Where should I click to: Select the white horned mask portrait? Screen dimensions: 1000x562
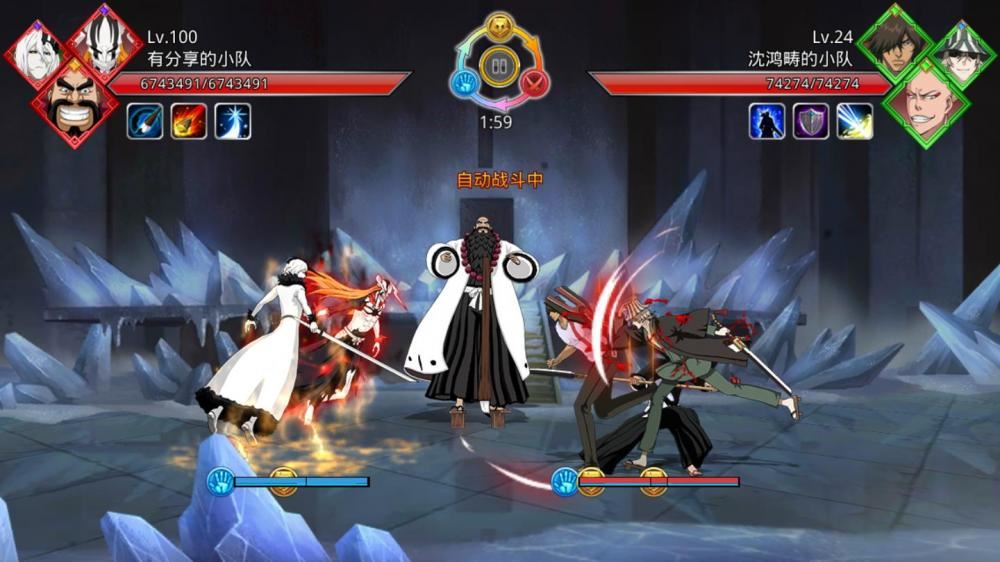click(x=103, y=43)
